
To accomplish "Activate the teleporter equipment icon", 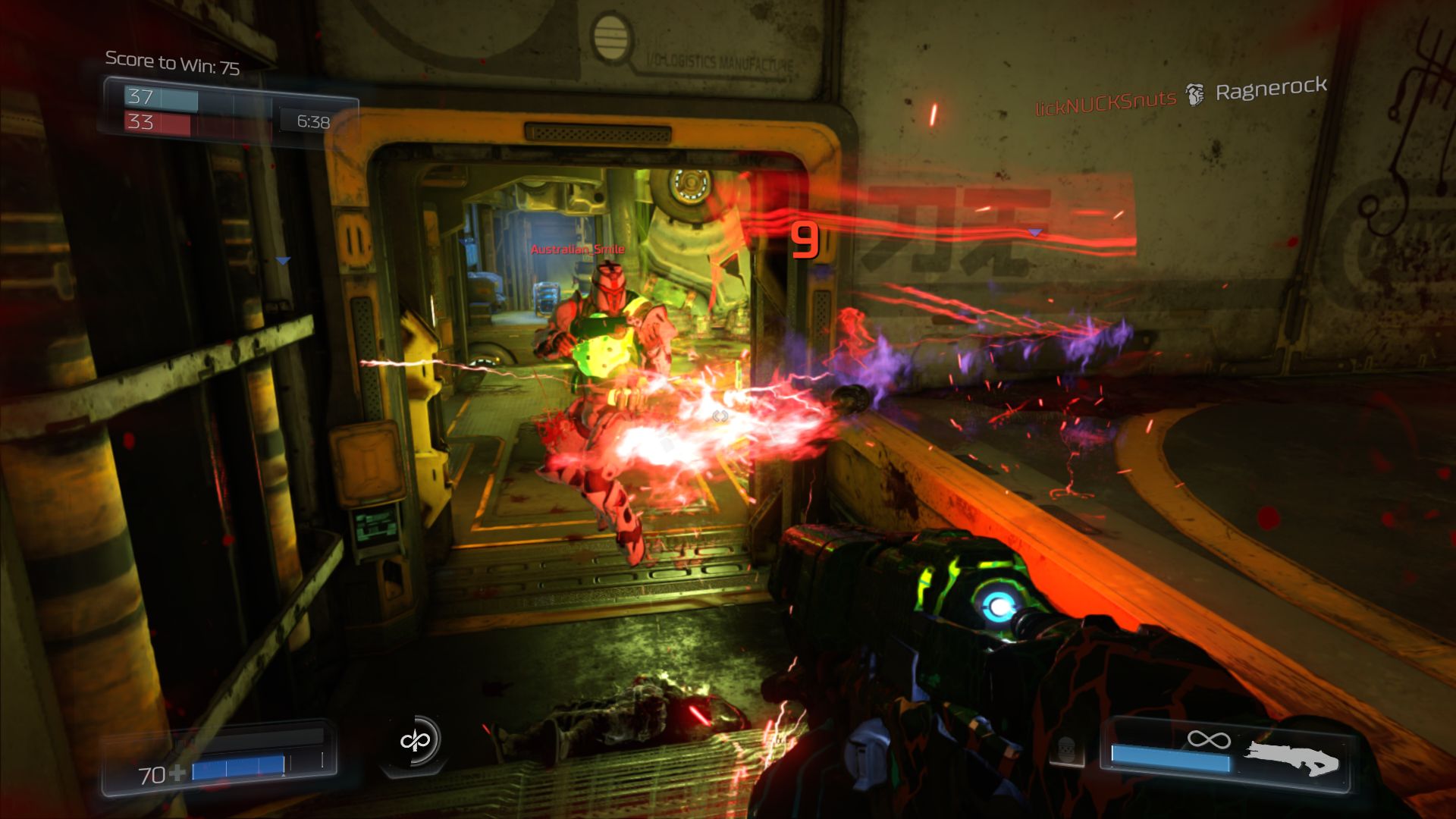I will point(415,739).
